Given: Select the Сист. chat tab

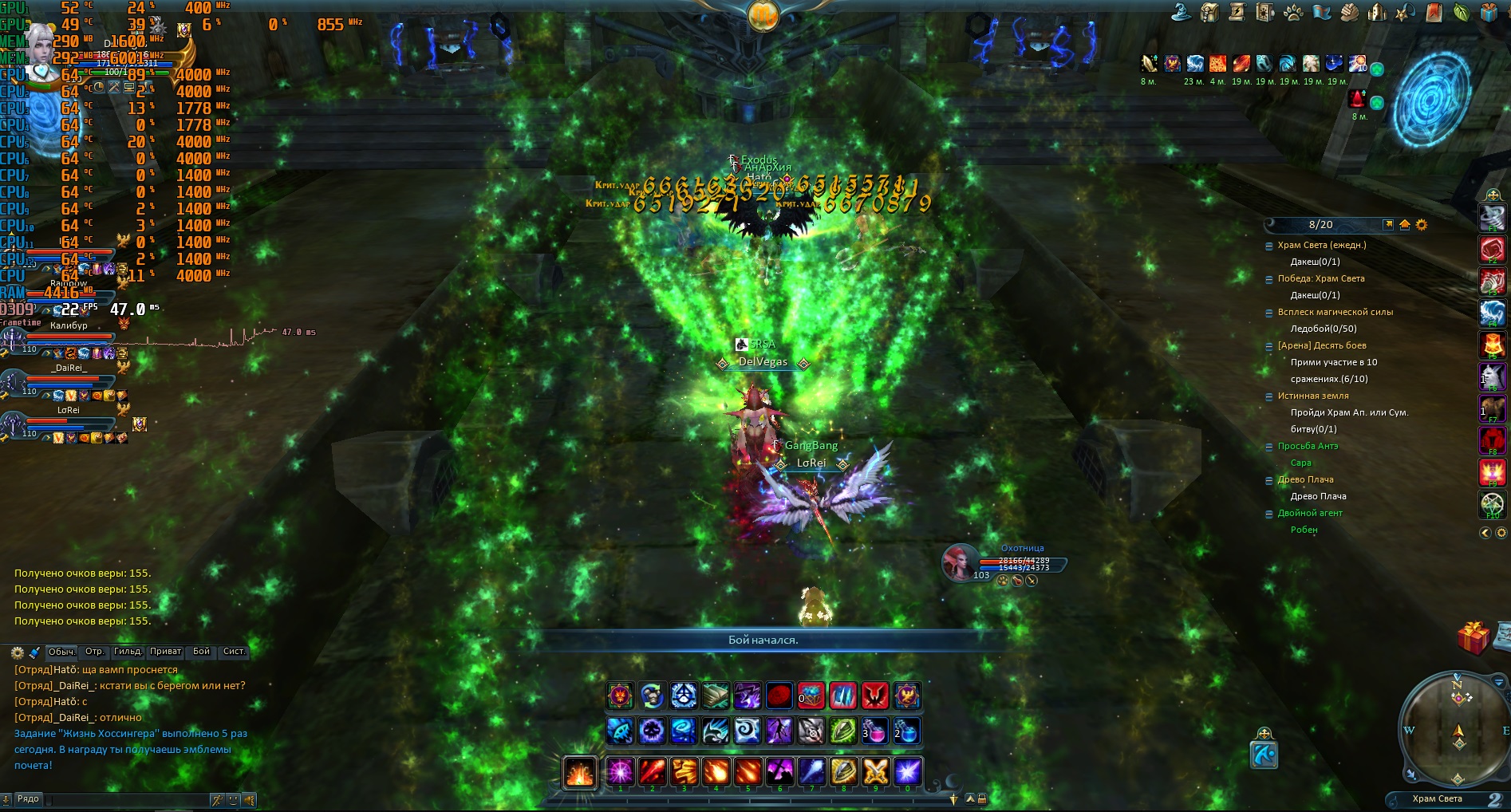Looking at the screenshot, I should tap(234, 652).
